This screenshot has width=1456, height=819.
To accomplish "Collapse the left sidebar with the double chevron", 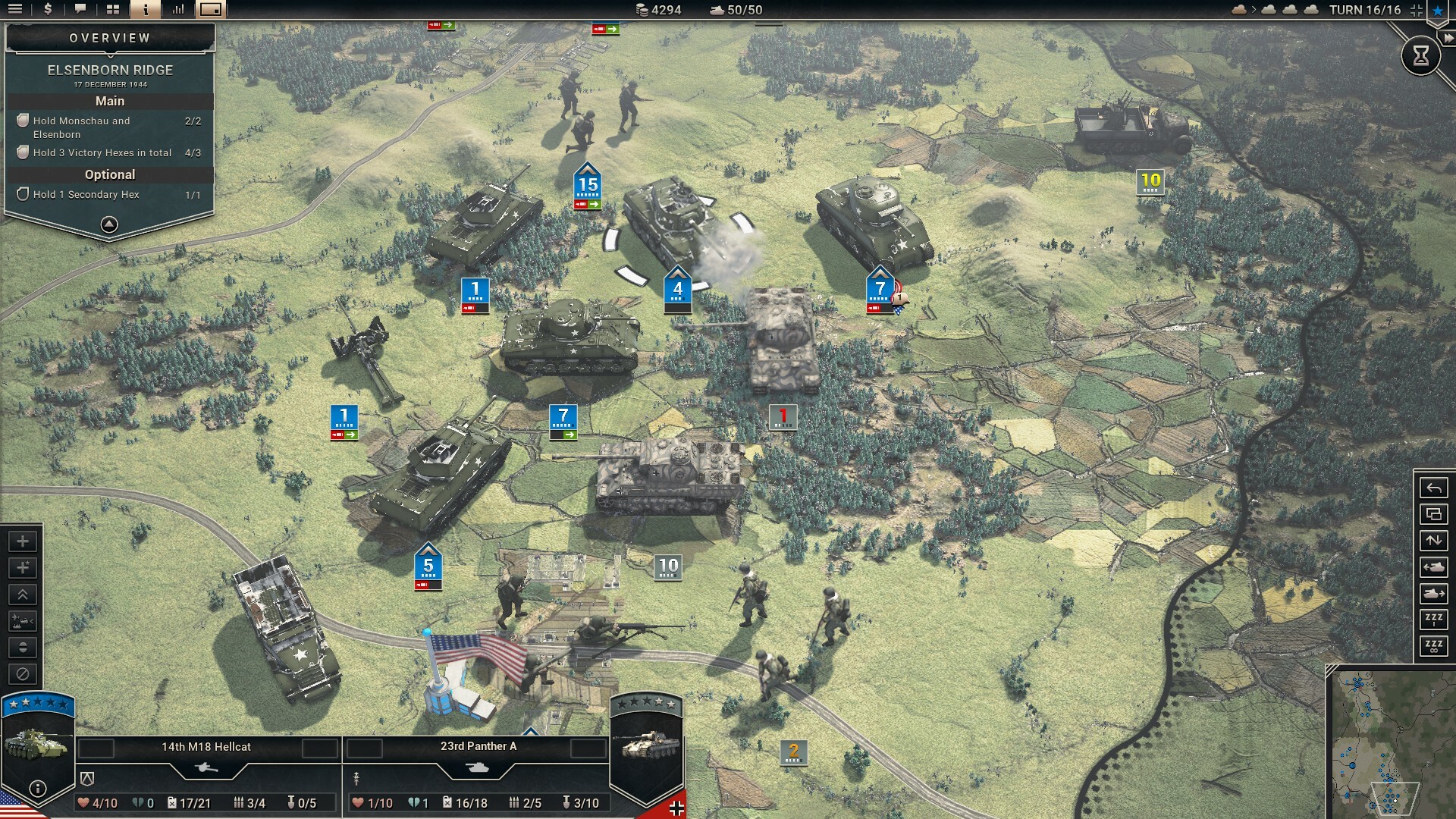I will tap(23, 595).
